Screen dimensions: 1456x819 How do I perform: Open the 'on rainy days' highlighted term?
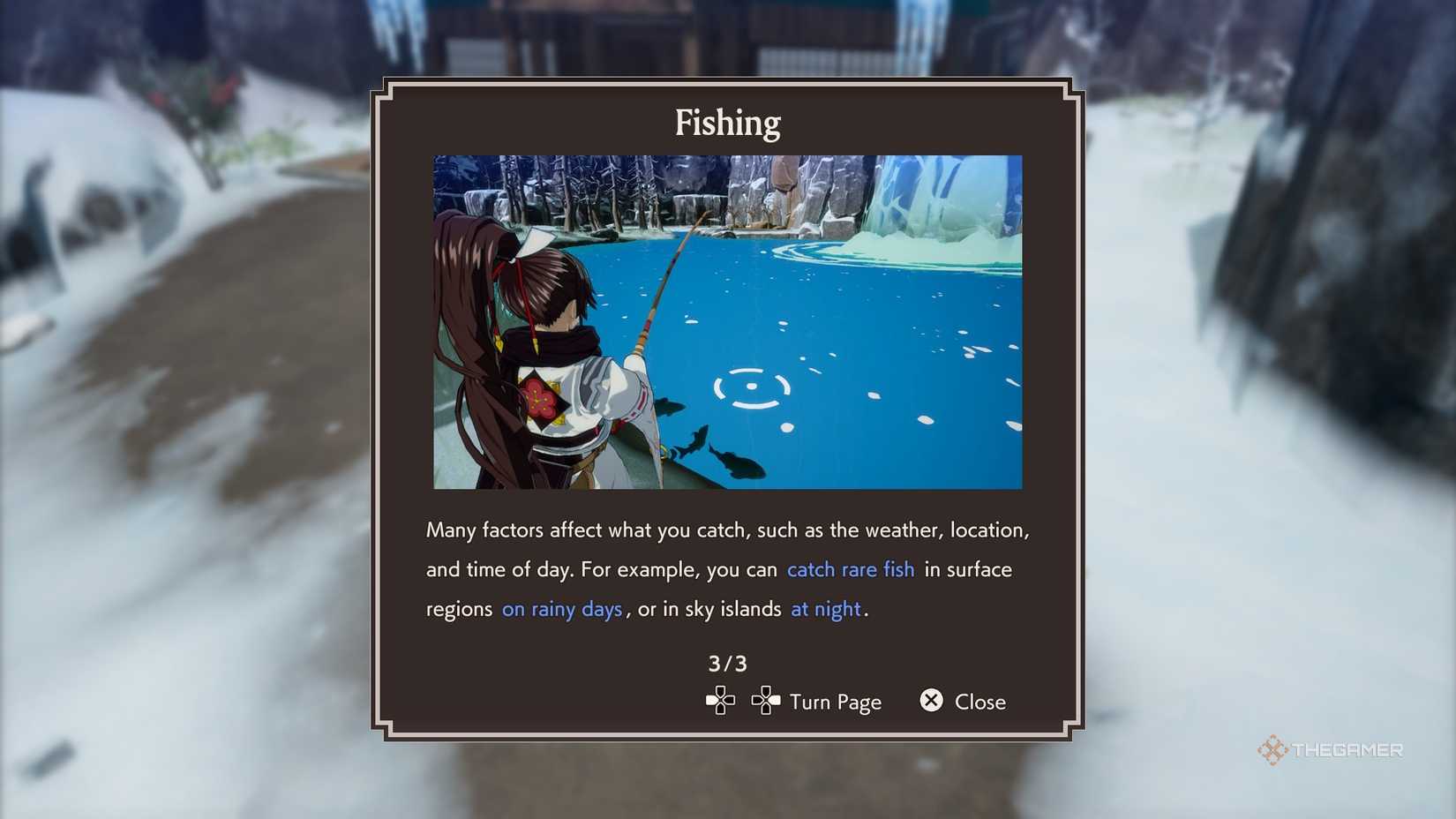(562, 609)
